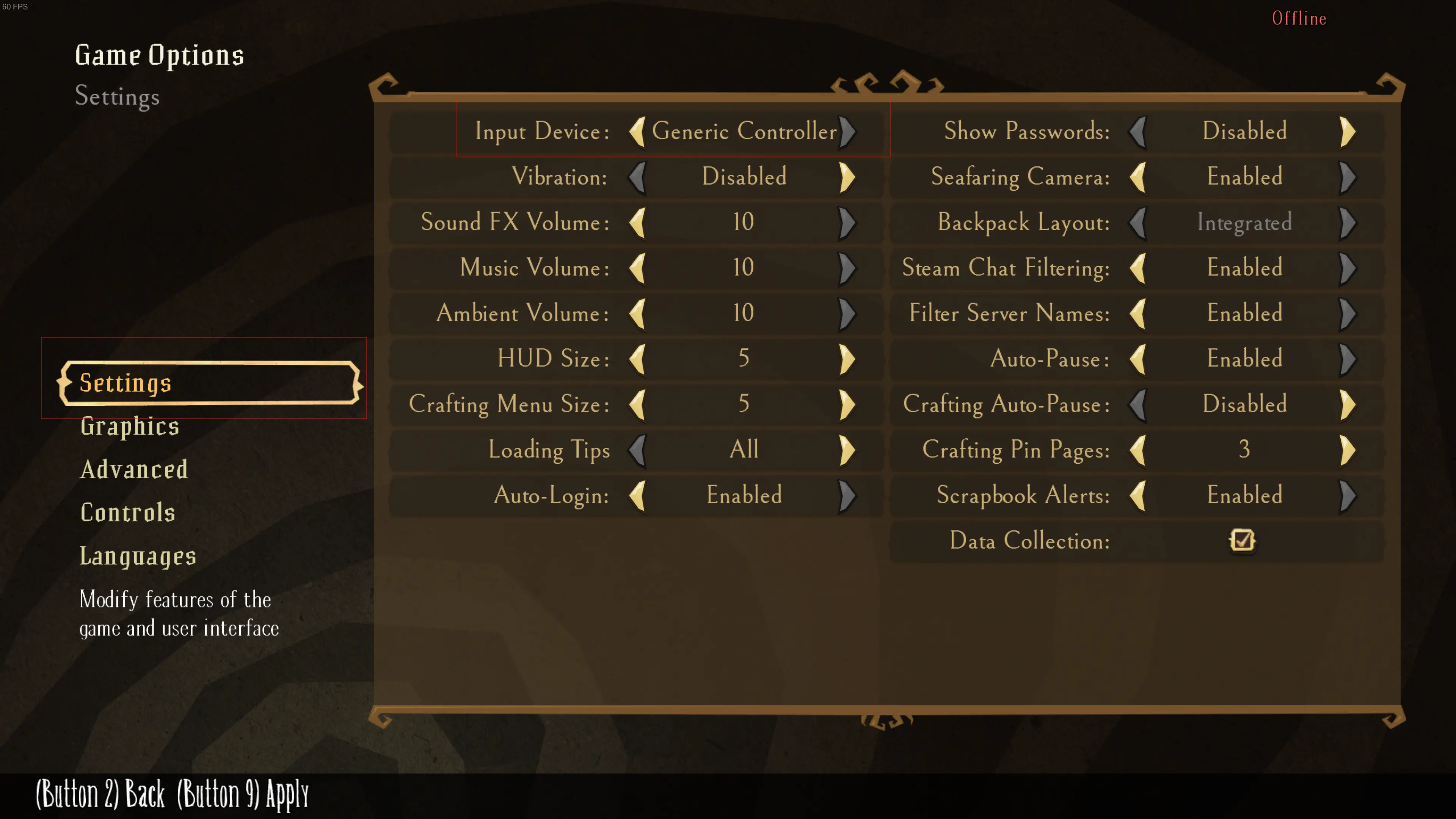
Task: Go to the Languages section
Action: click(x=138, y=556)
